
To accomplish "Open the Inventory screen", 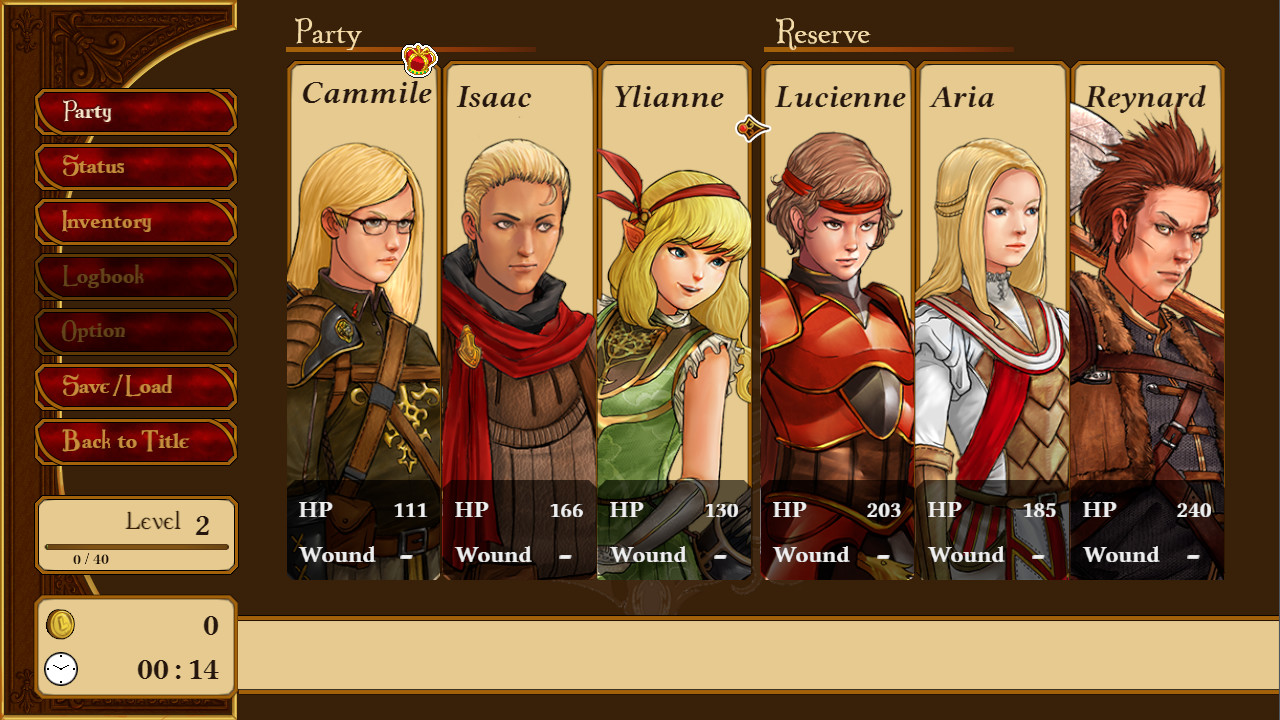I will point(135,222).
